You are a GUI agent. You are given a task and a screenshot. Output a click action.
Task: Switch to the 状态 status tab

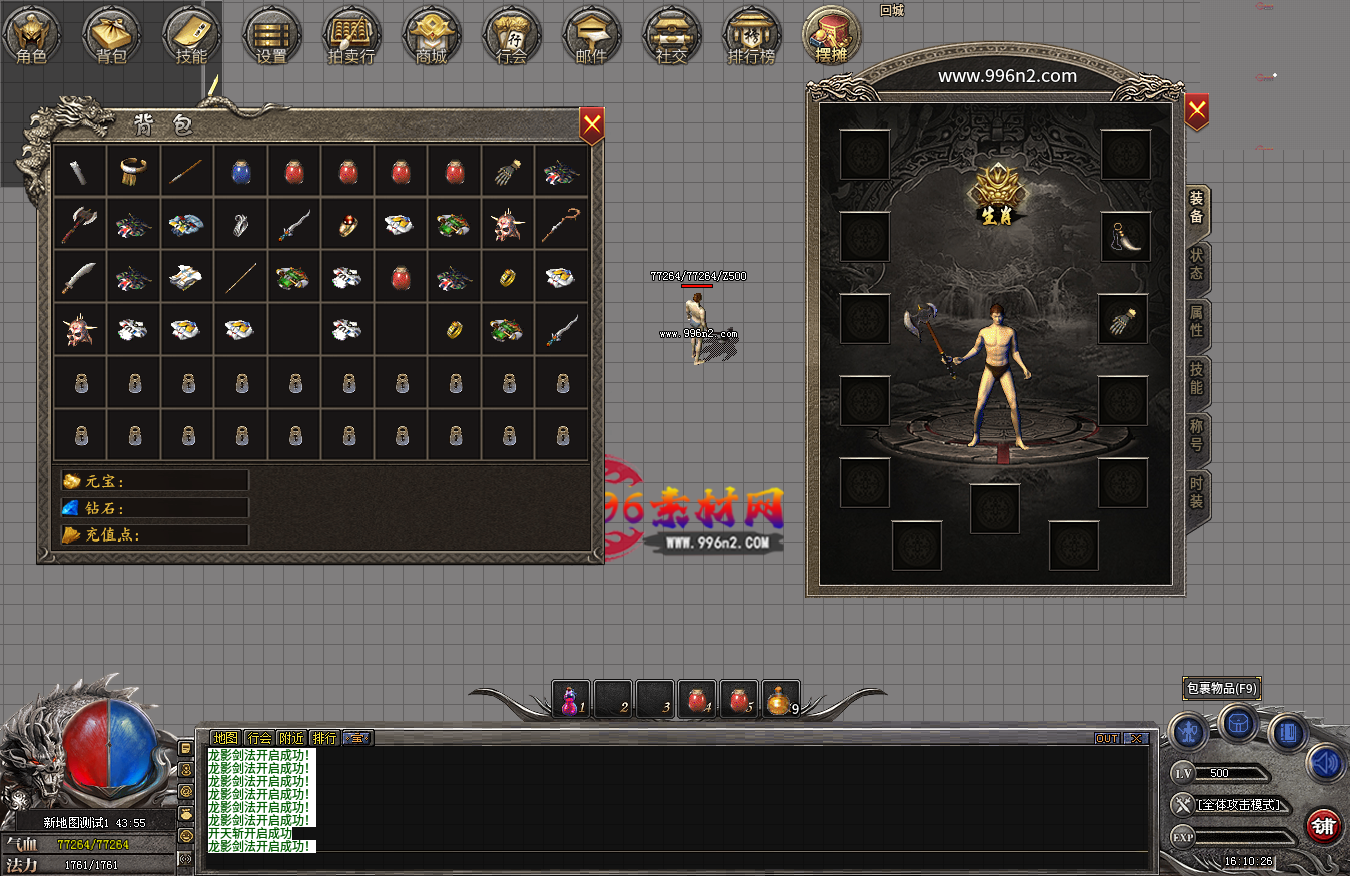1196,265
